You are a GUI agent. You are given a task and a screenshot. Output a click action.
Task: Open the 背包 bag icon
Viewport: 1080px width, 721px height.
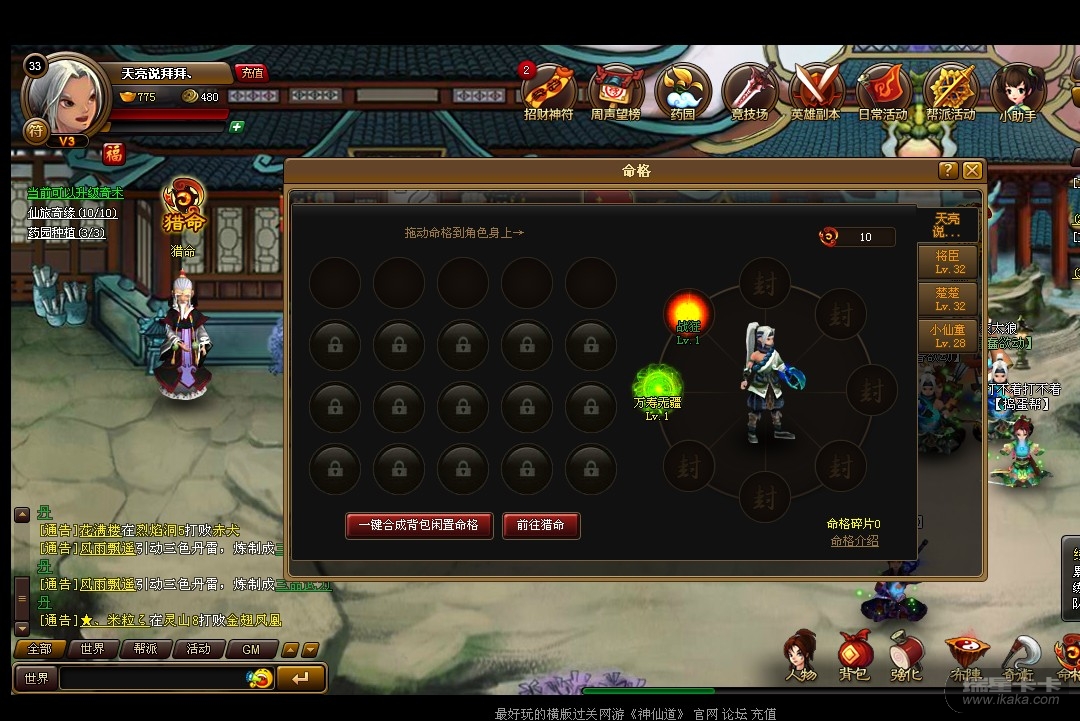pos(853,656)
